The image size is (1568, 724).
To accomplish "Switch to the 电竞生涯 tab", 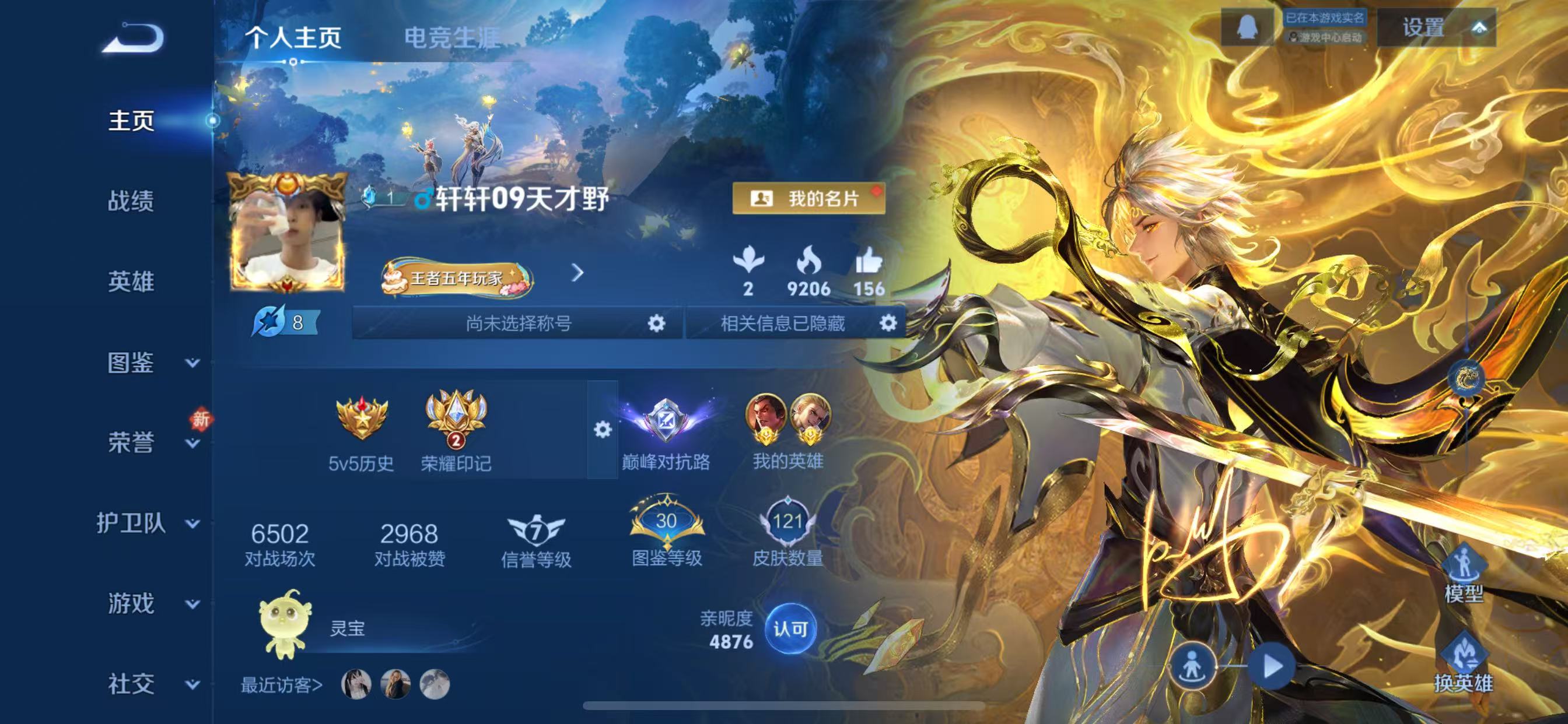I will pos(452,38).
